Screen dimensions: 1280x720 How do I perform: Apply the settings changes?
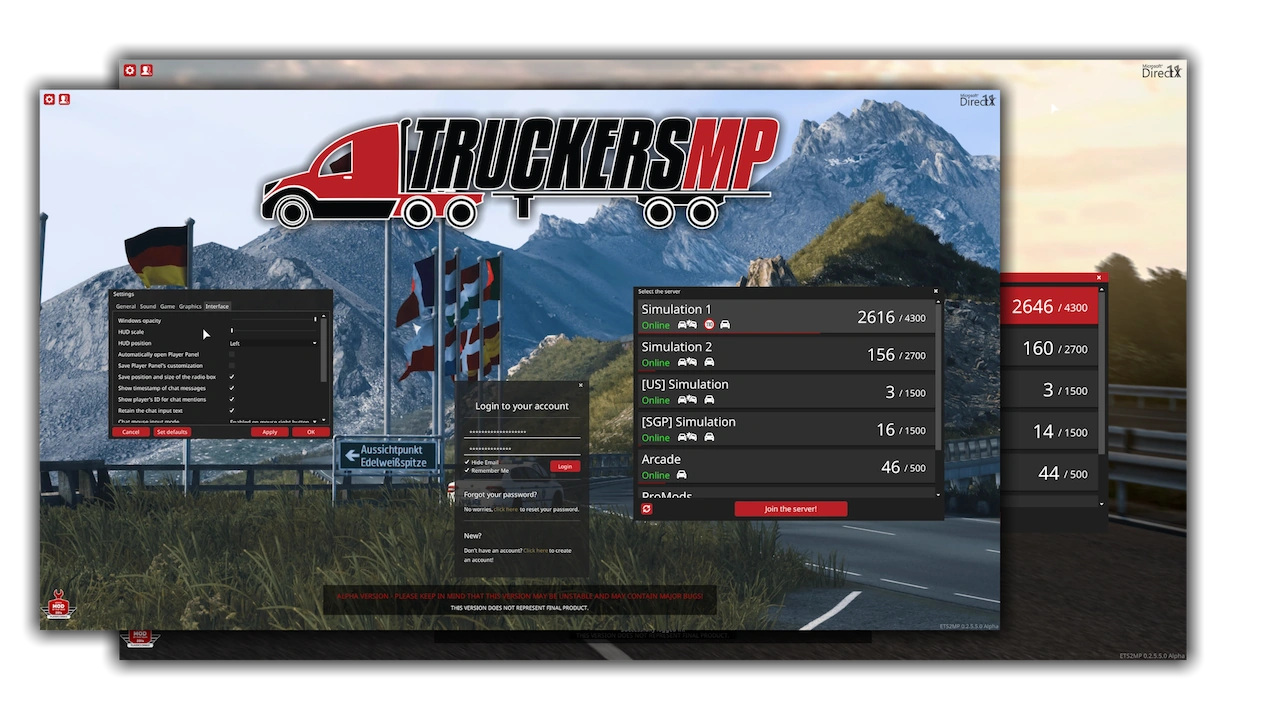point(270,432)
